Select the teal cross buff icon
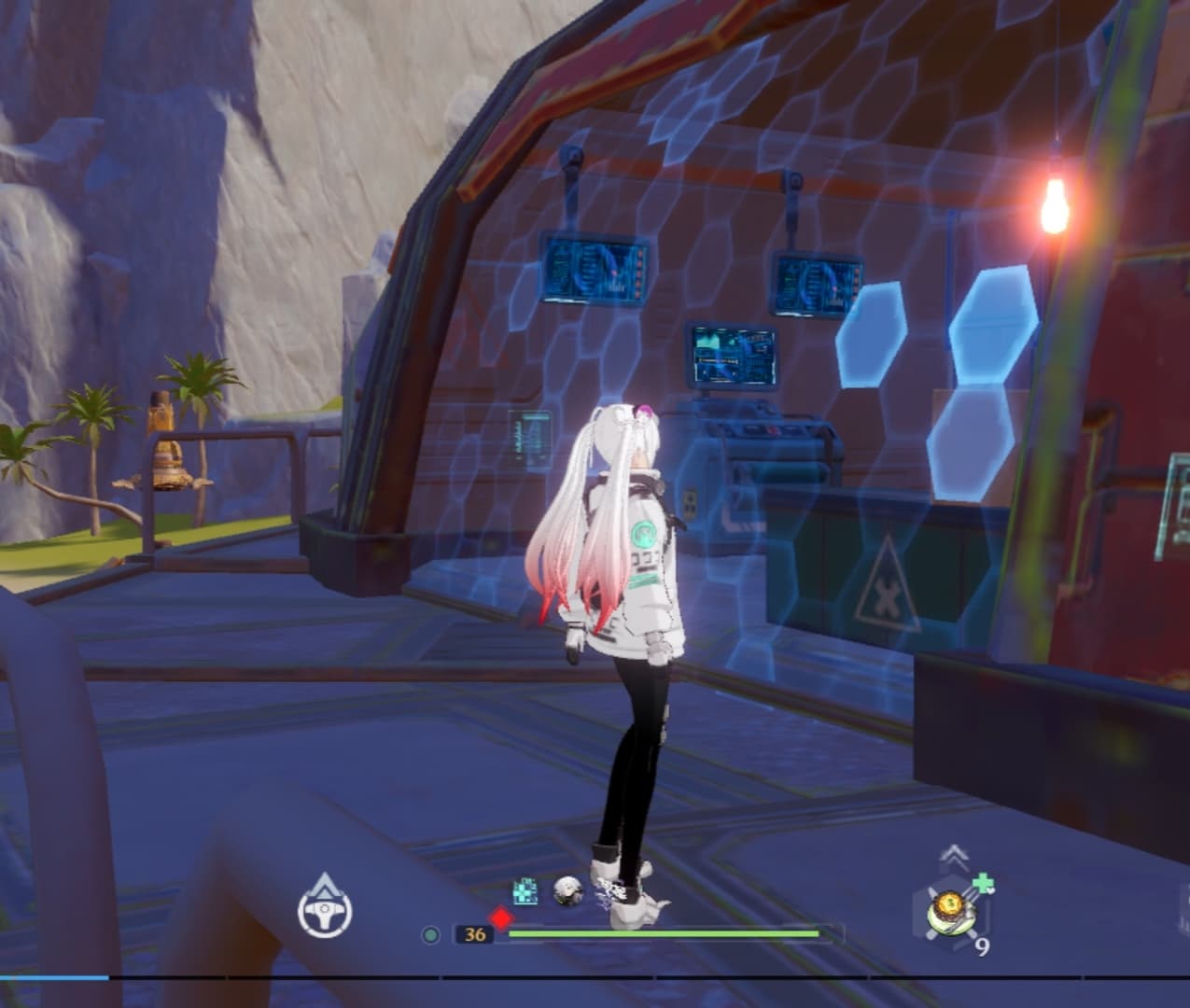The width and height of the screenshot is (1190, 1008). [525, 891]
